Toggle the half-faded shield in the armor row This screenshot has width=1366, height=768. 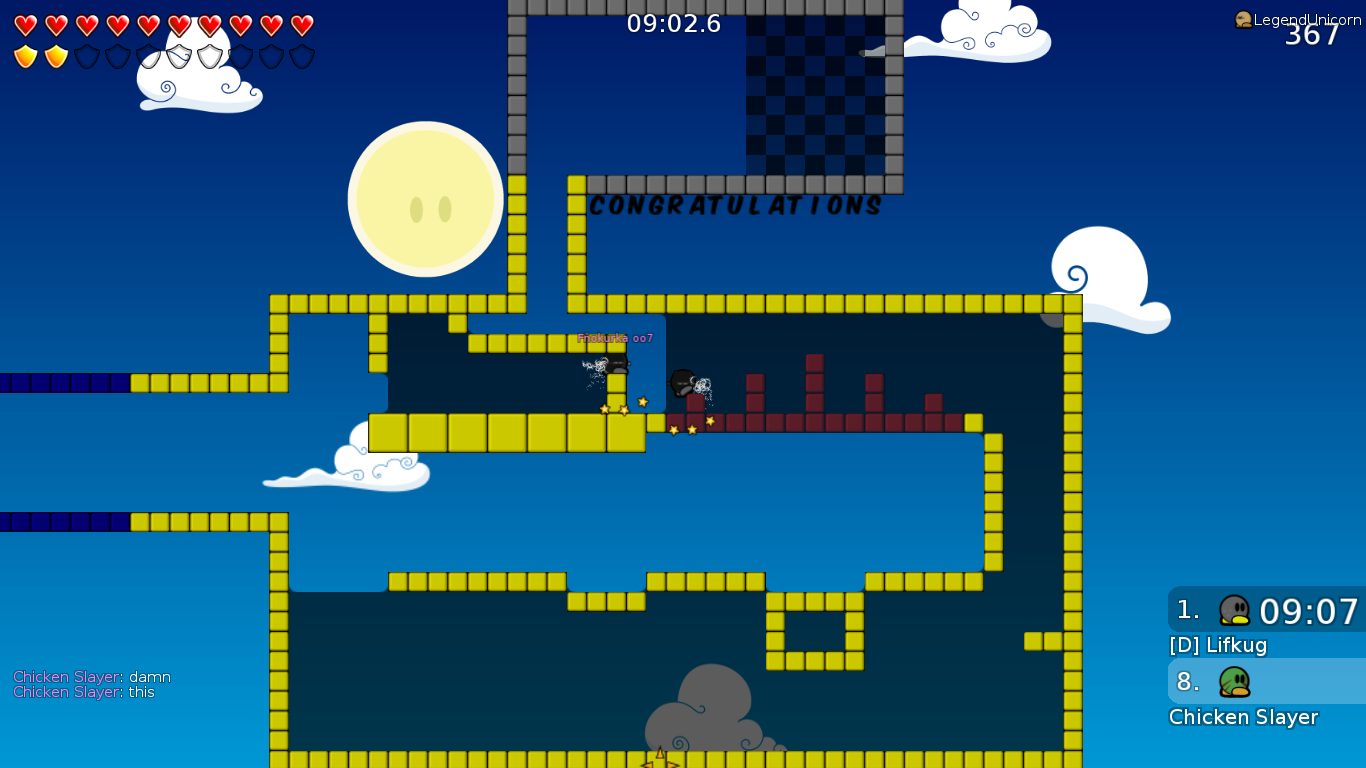click(149, 55)
